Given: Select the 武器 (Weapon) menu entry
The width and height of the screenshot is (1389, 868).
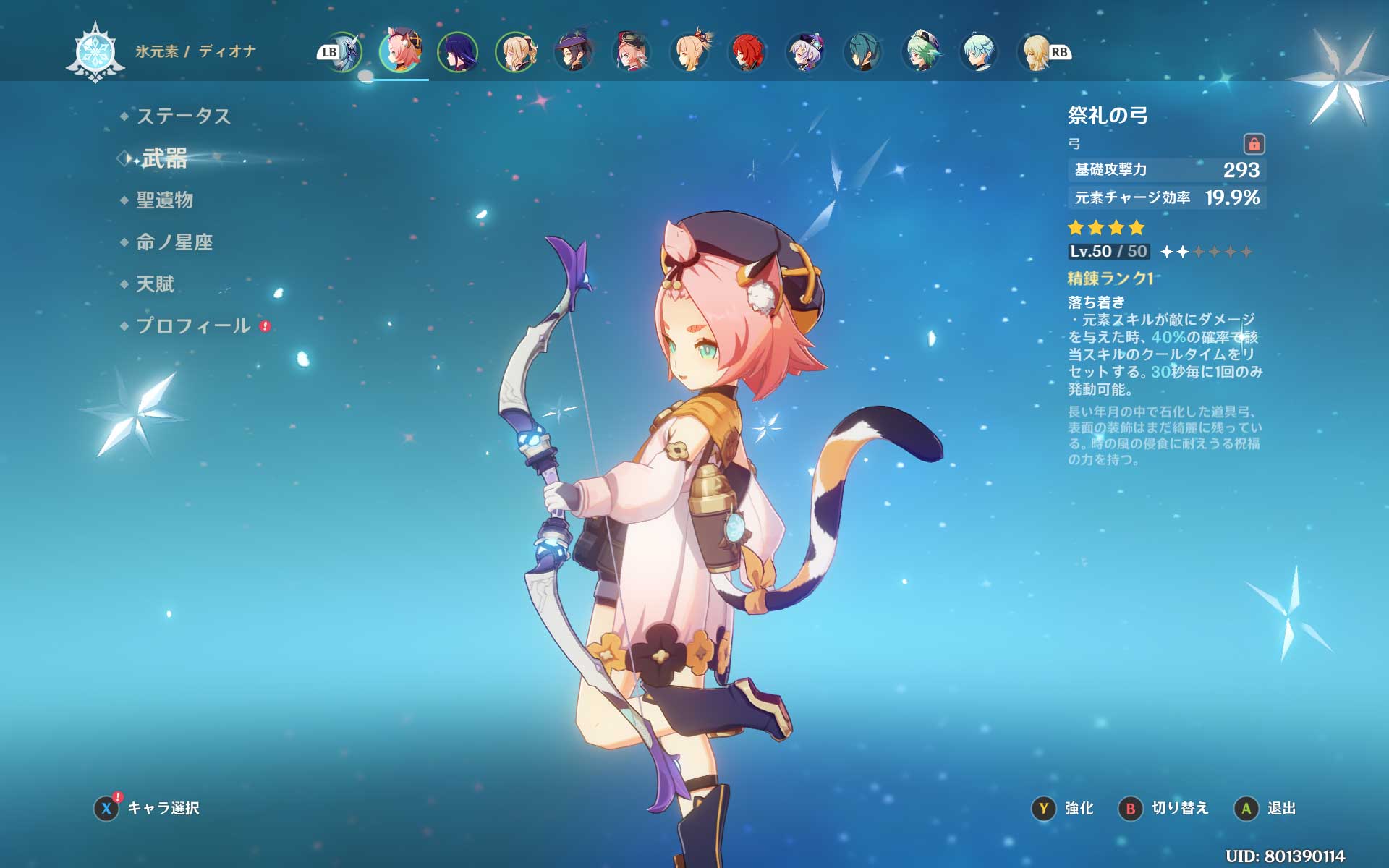Looking at the screenshot, I should click(x=164, y=158).
